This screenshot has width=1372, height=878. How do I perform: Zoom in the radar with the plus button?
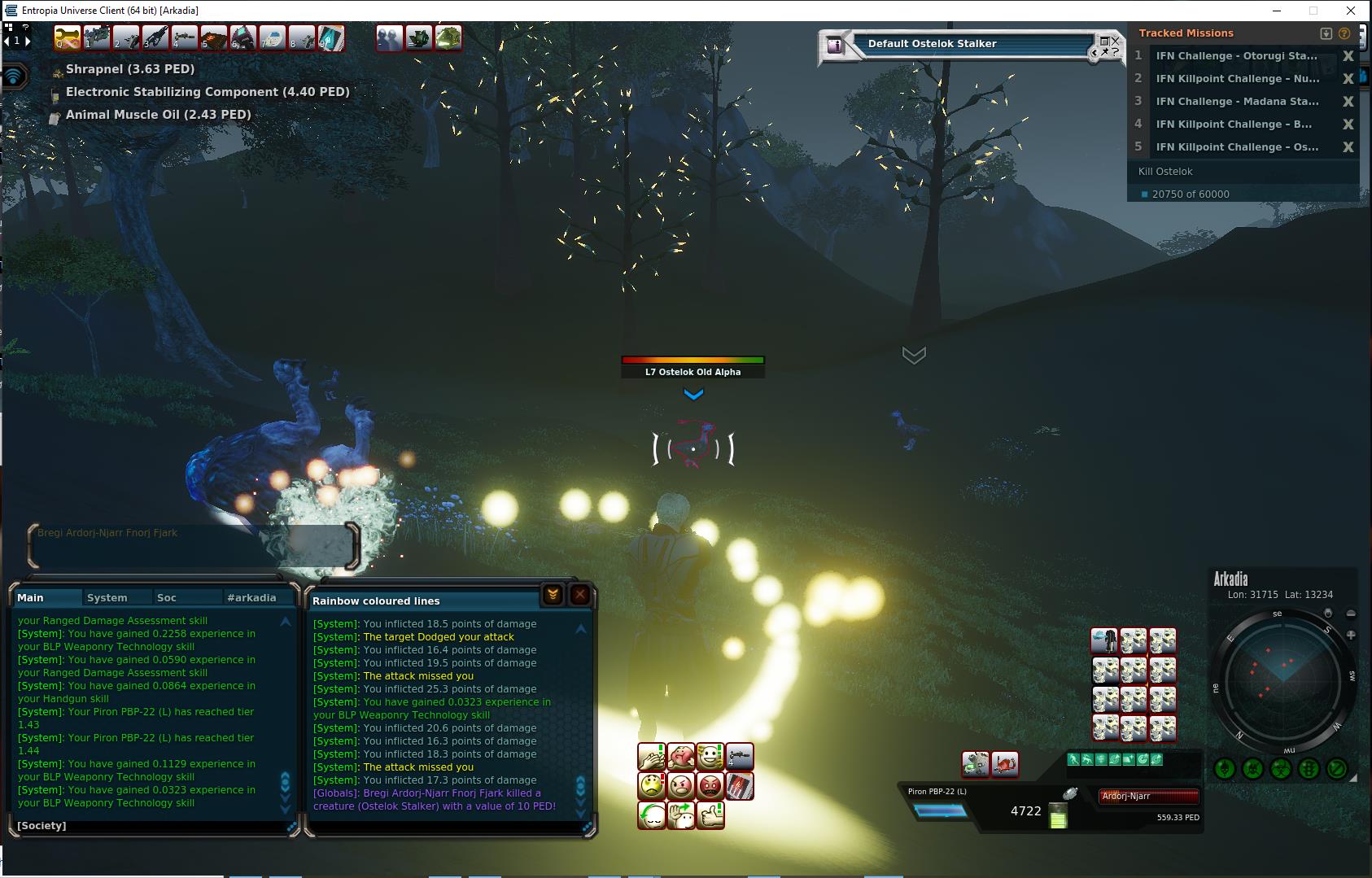(1351, 635)
